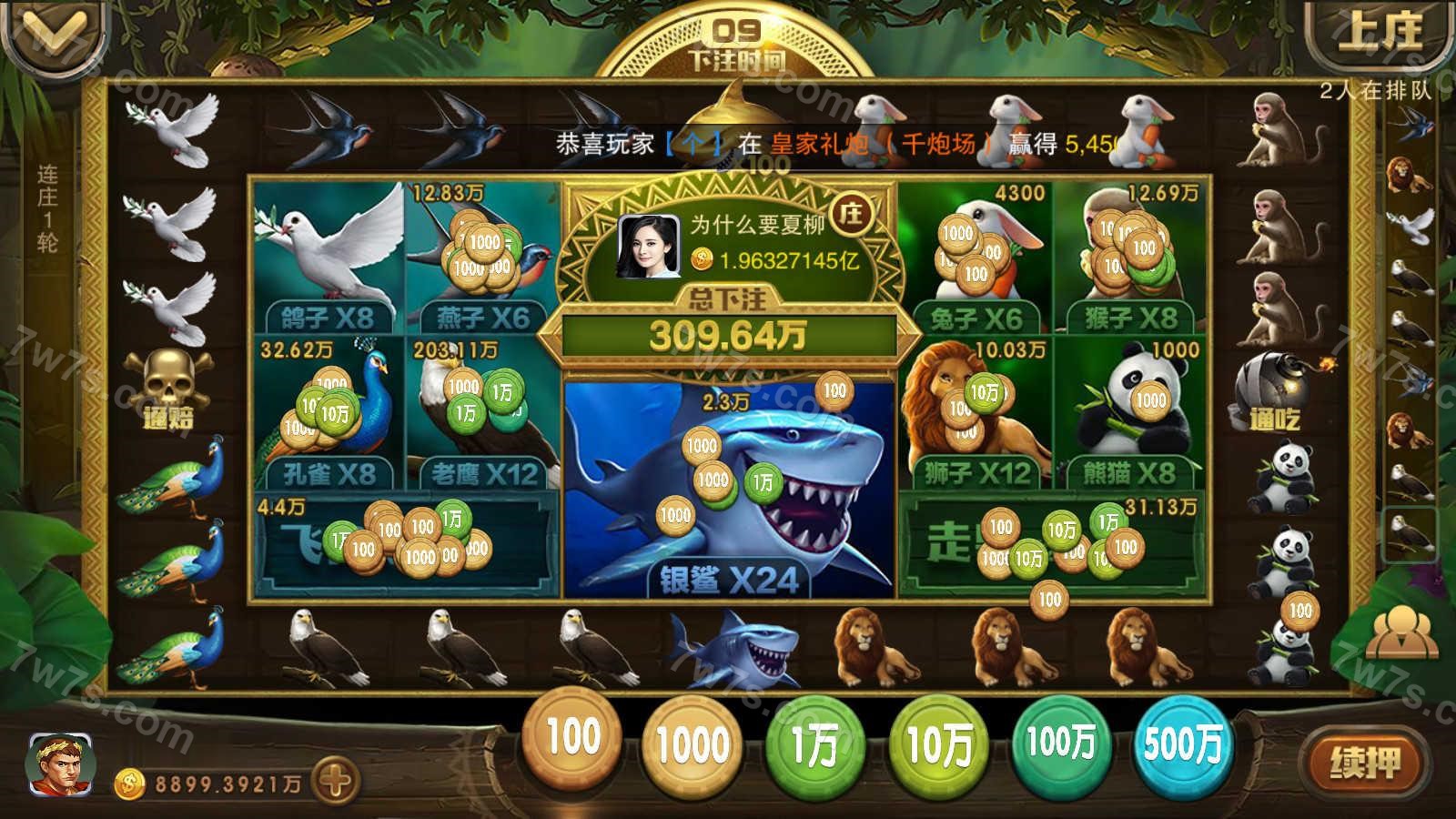Tap the 续押 repeat bet button
The image size is (1456, 819).
1363,763
